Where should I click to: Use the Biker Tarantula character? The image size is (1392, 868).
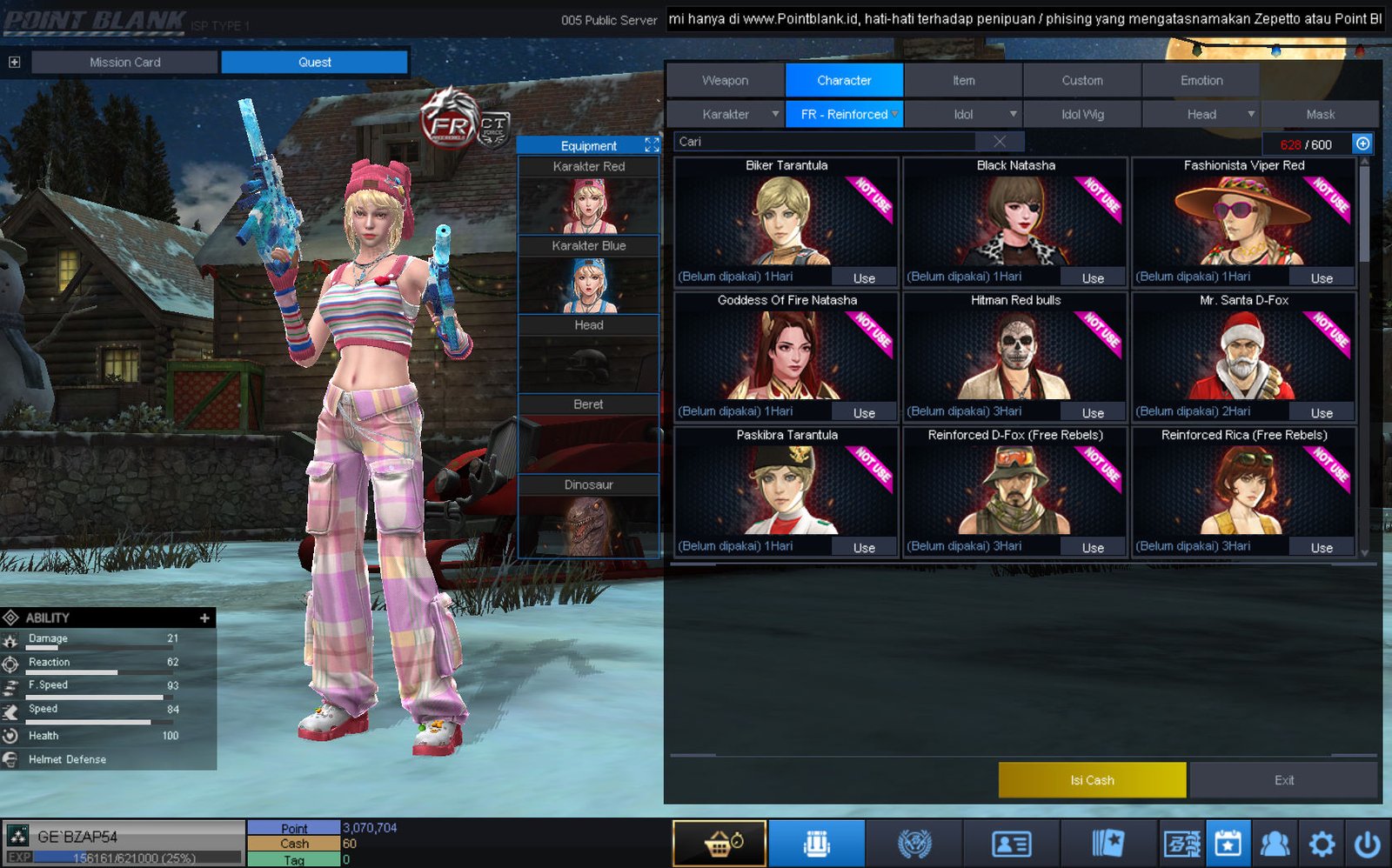click(863, 278)
